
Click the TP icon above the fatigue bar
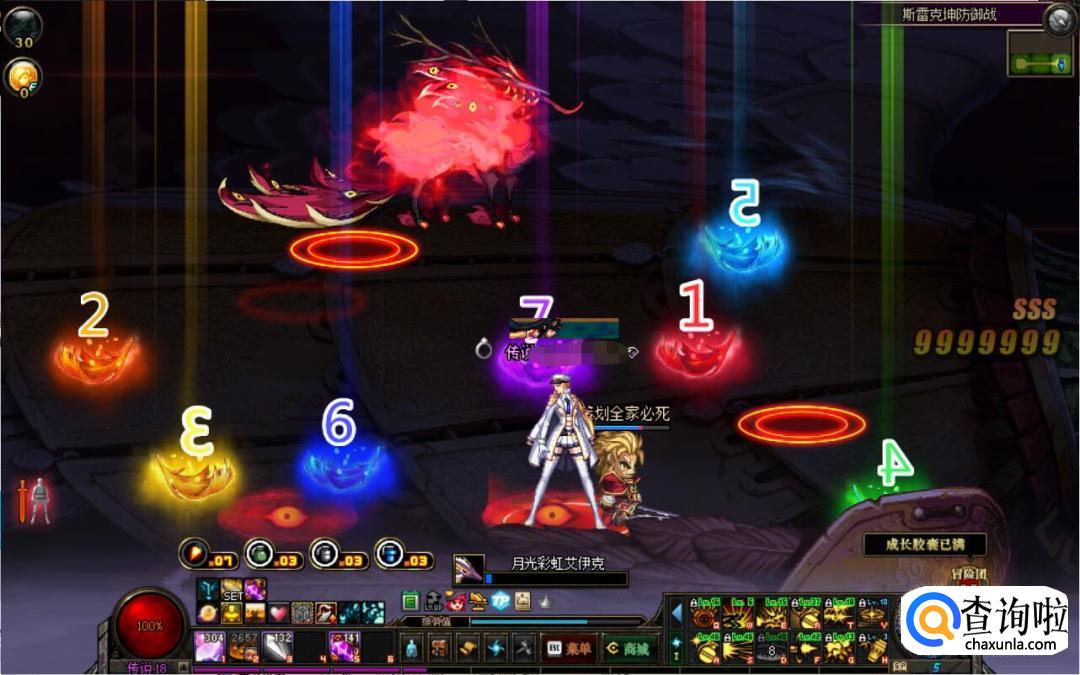(502, 600)
